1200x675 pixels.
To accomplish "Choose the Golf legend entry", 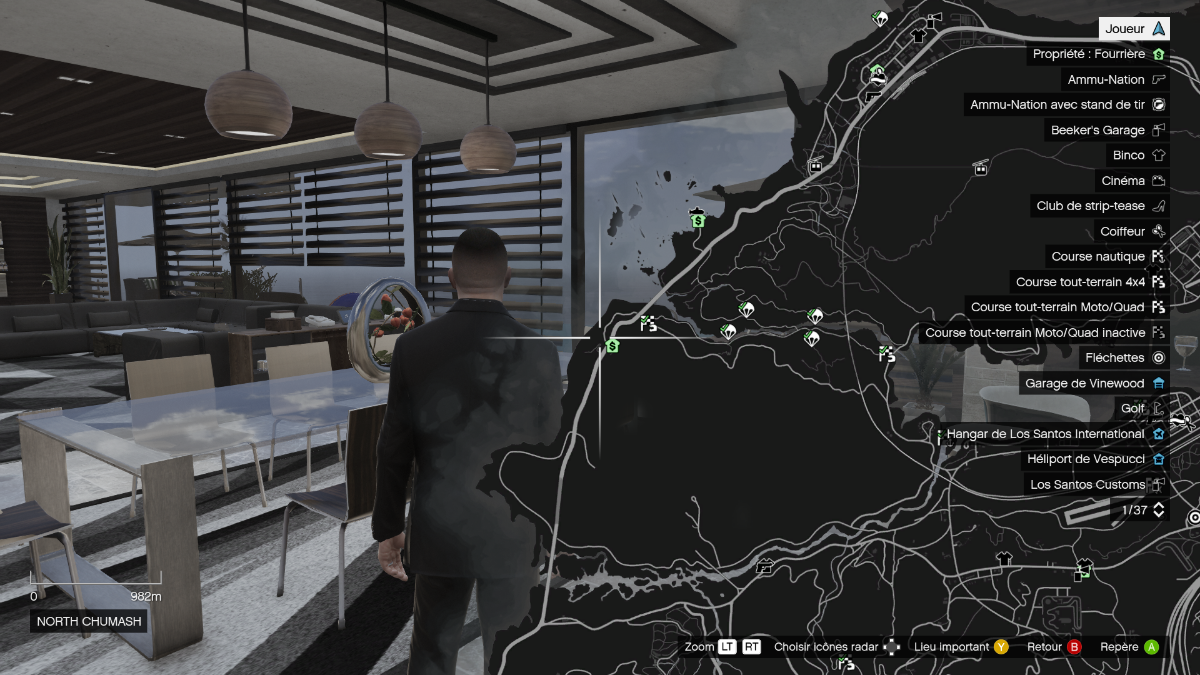I will (1142, 408).
